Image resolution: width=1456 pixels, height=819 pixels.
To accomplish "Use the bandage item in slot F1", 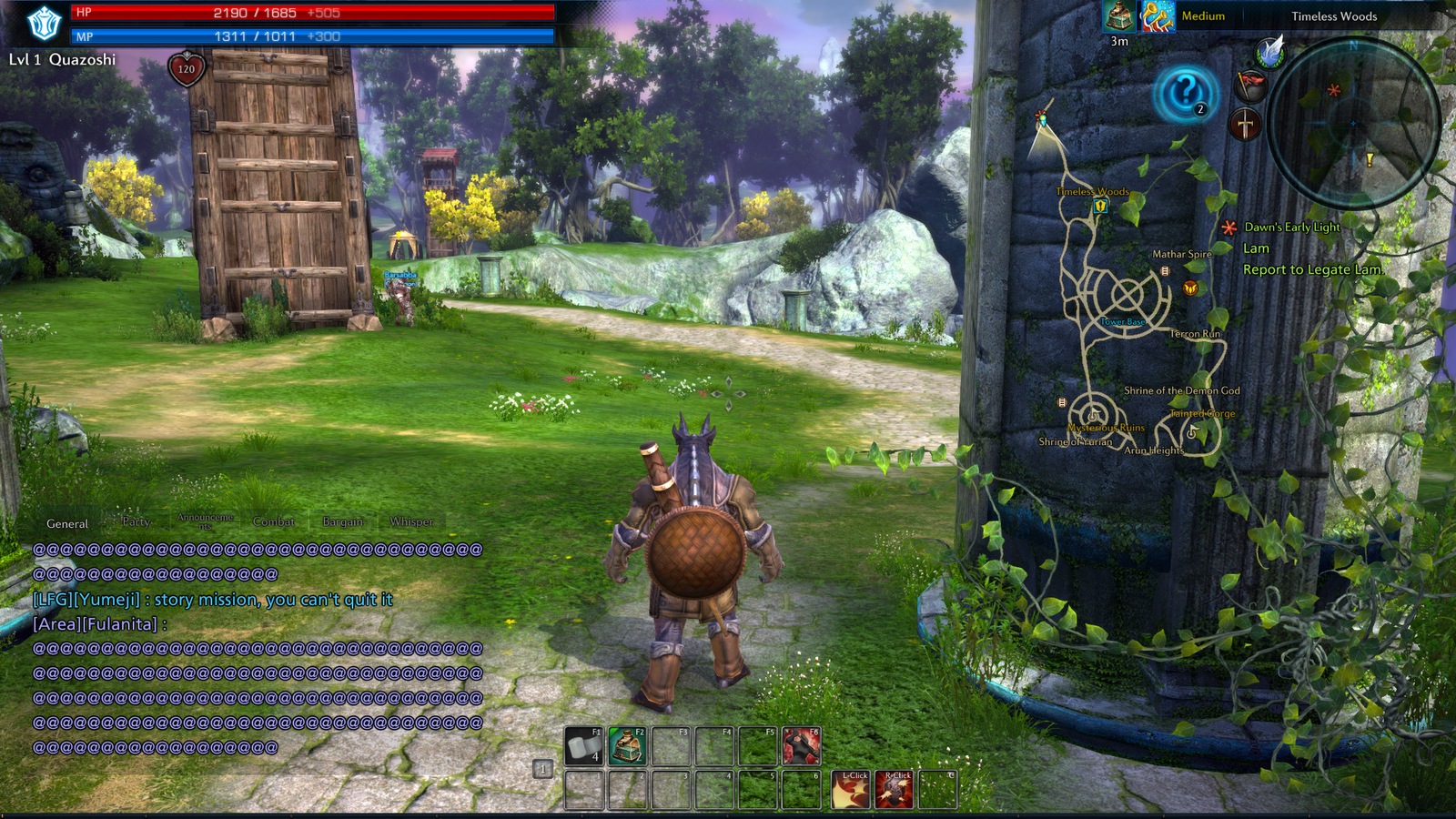I will 584,746.
